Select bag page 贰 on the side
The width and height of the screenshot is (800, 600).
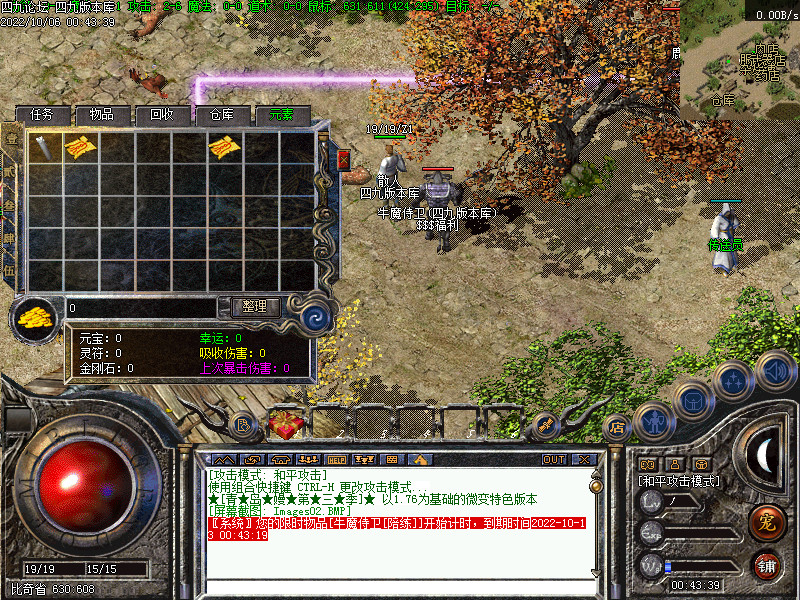click(x=10, y=171)
